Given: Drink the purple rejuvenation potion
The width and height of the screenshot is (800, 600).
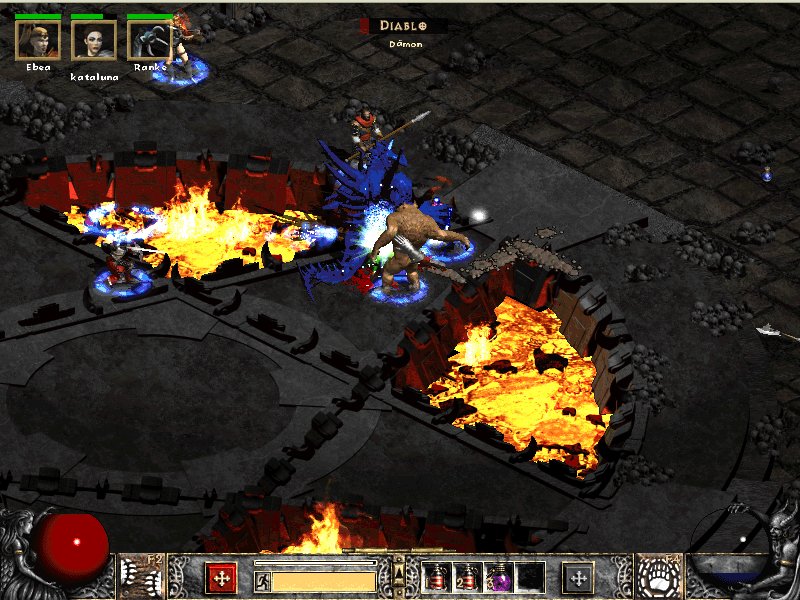Looking at the screenshot, I should (x=499, y=577).
